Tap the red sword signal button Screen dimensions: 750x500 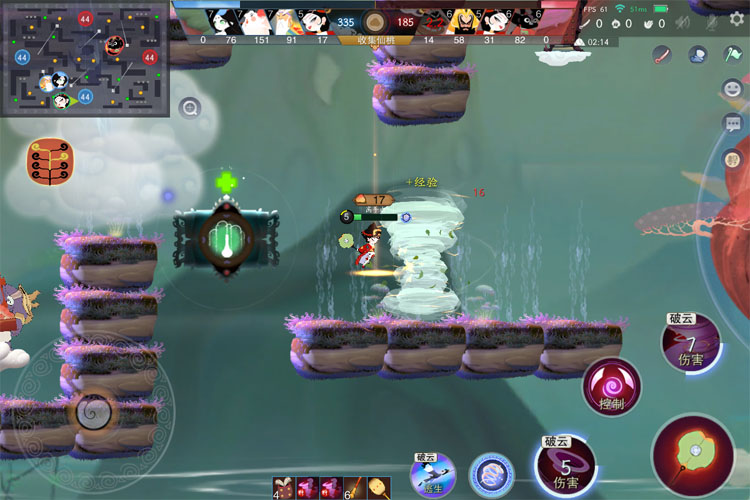pos(661,53)
